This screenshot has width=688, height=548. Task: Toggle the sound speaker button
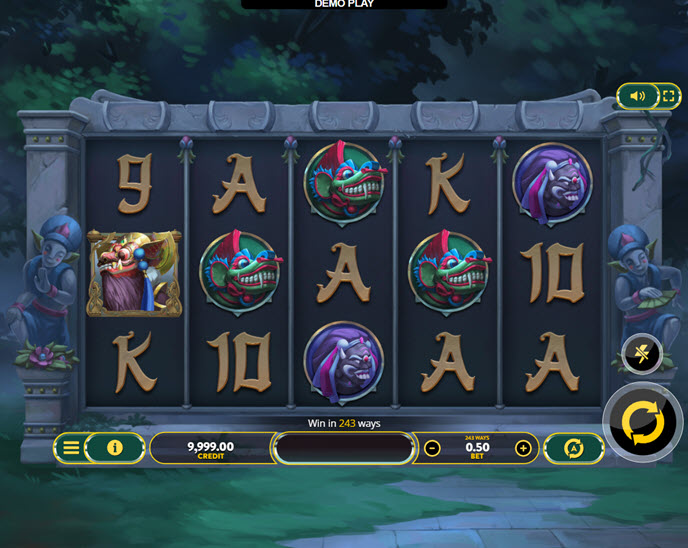coord(637,96)
